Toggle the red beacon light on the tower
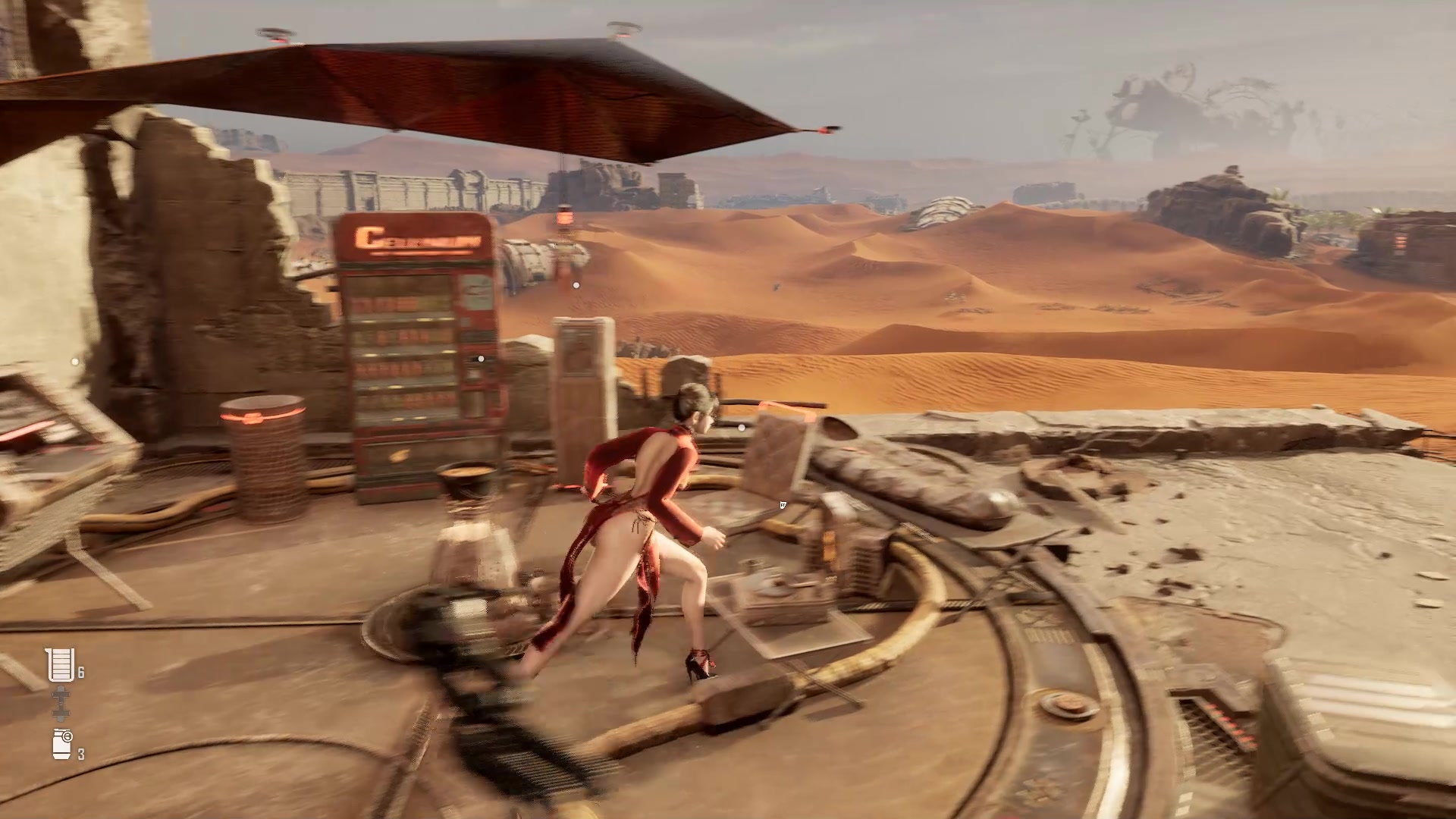This screenshot has width=1456, height=819. pyautogui.click(x=563, y=218)
